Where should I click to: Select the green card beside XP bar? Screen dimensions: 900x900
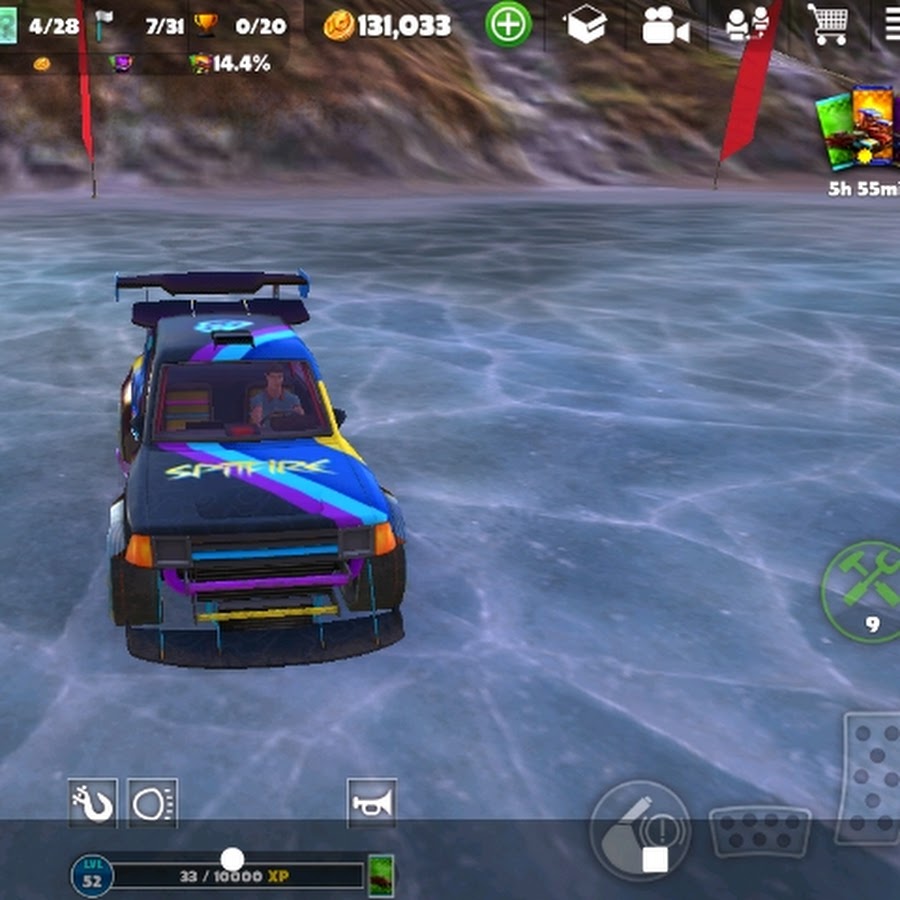click(x=381, y=875)
